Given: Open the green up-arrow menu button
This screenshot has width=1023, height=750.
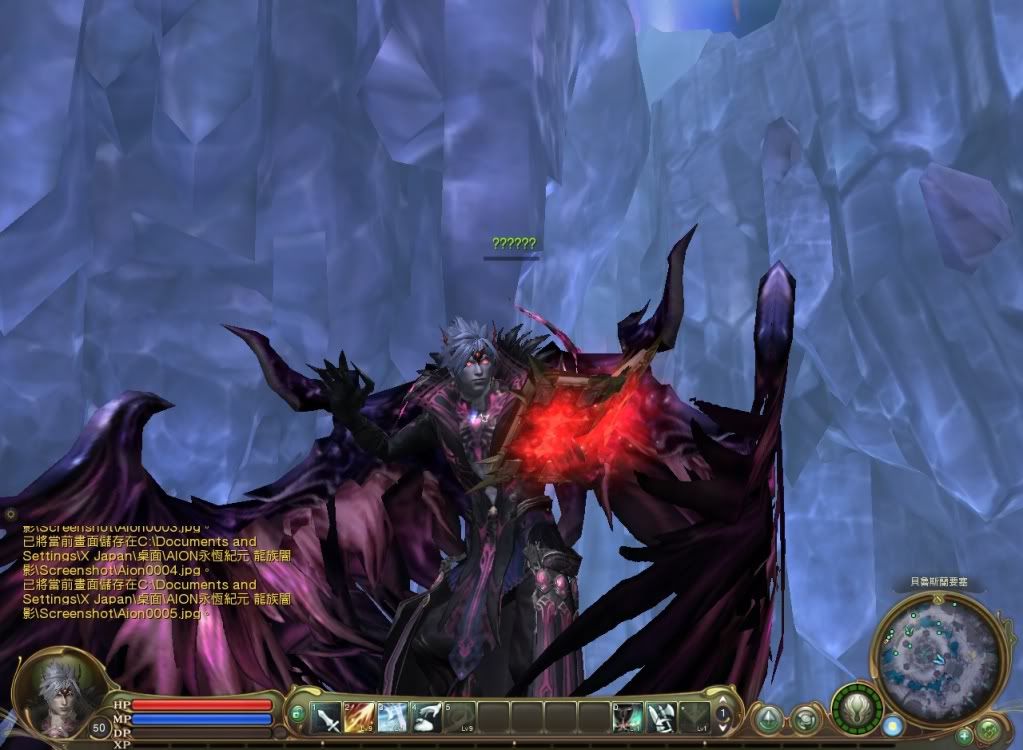Looking at the screenshot, I should pyautogui.click(x=768, y=718).
